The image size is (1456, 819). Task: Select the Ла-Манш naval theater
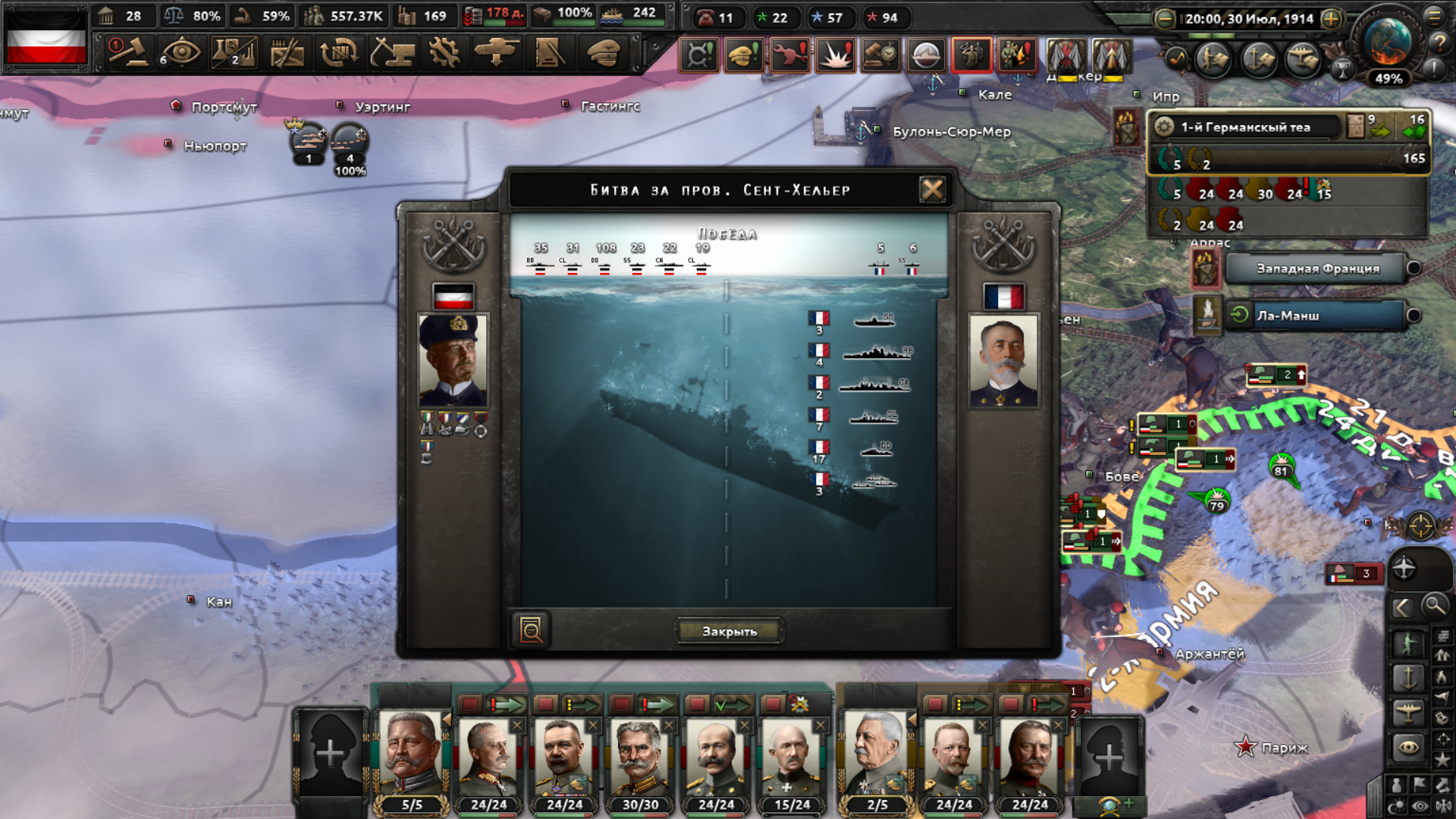click(x=1318, y=315)
